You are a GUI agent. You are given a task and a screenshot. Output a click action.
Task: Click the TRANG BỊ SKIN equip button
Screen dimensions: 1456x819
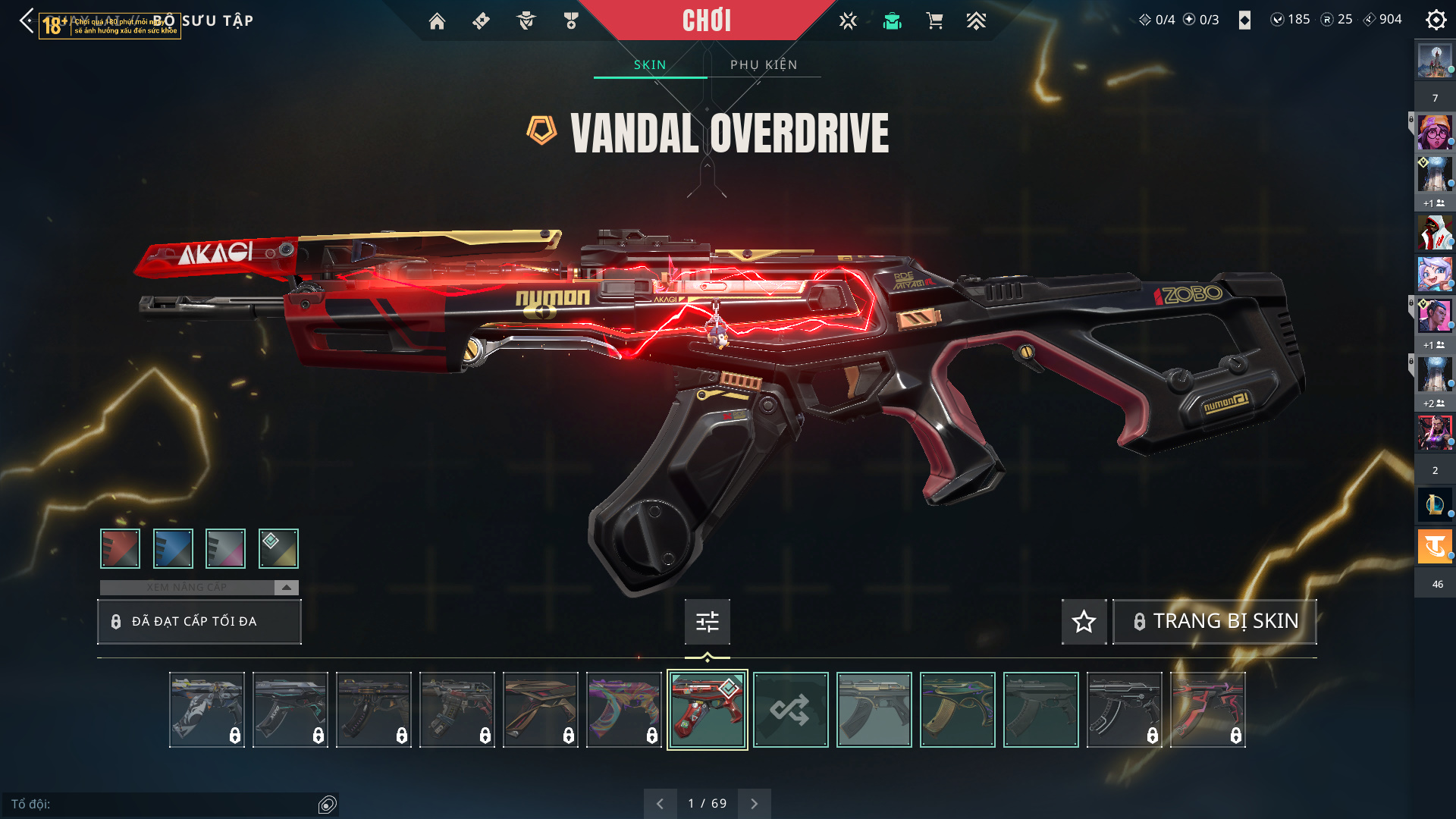click(x=1214, y=622)
